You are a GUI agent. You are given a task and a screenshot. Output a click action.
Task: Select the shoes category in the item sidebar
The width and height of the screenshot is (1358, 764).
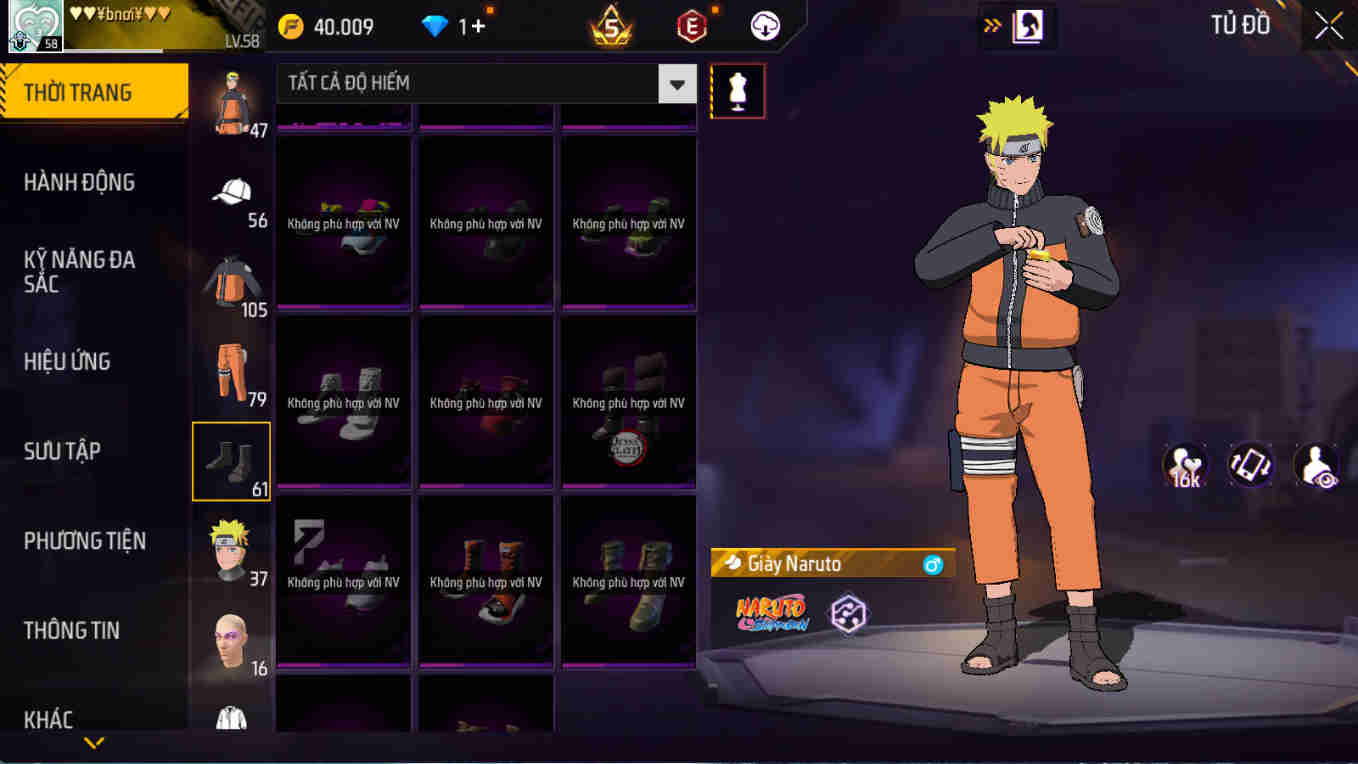231,460
